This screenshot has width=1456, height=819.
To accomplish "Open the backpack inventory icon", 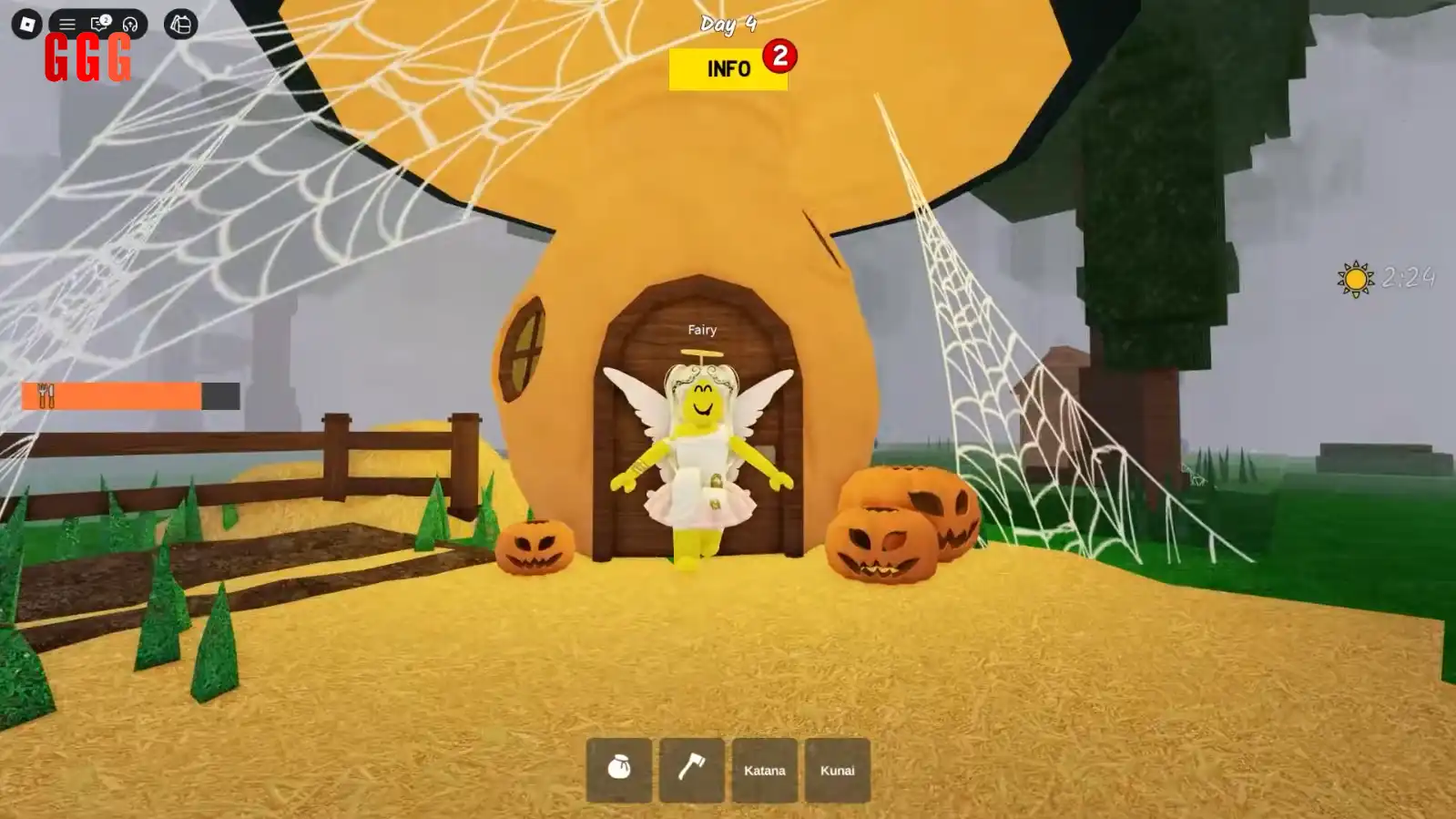I will (x=179, y=24).
